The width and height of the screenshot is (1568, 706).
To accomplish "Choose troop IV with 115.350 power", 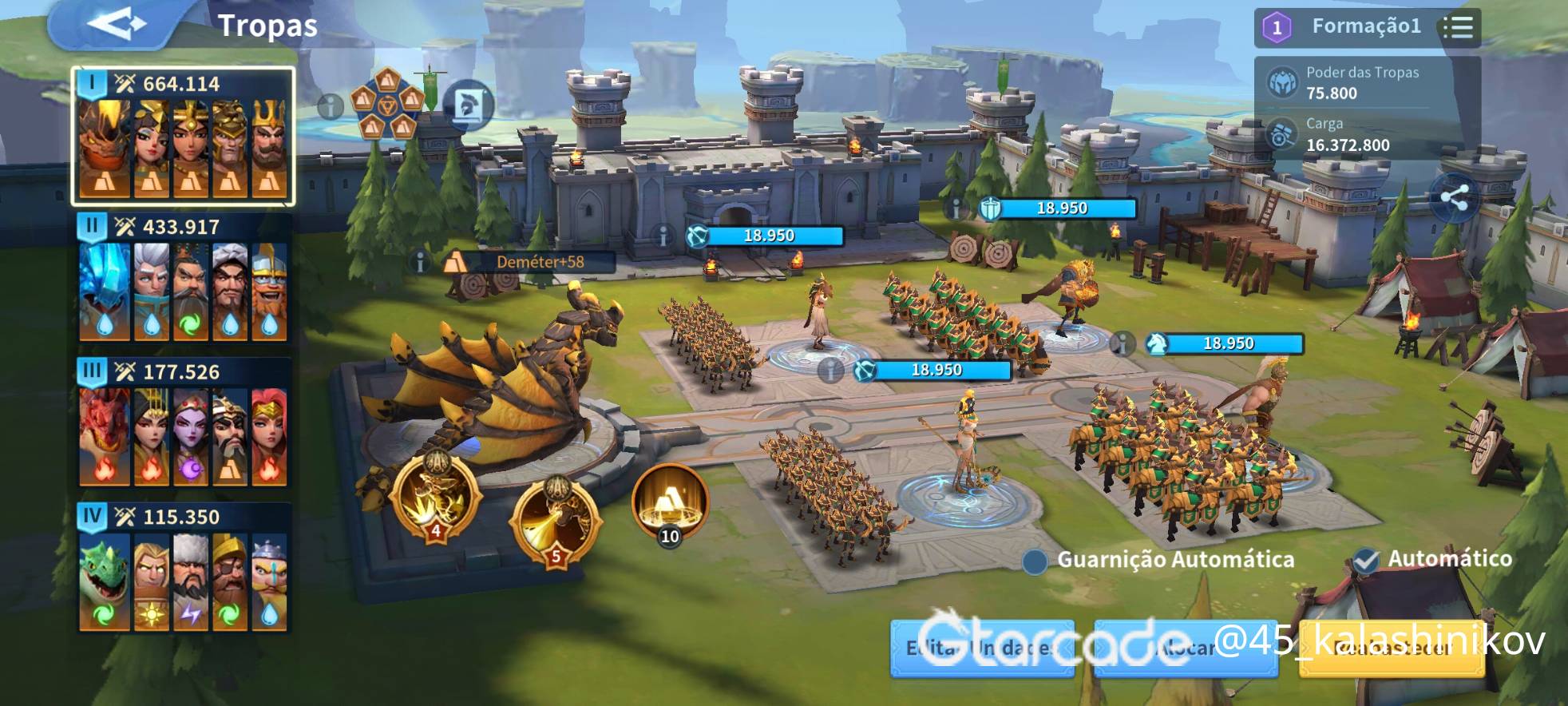I will (184, 569).
